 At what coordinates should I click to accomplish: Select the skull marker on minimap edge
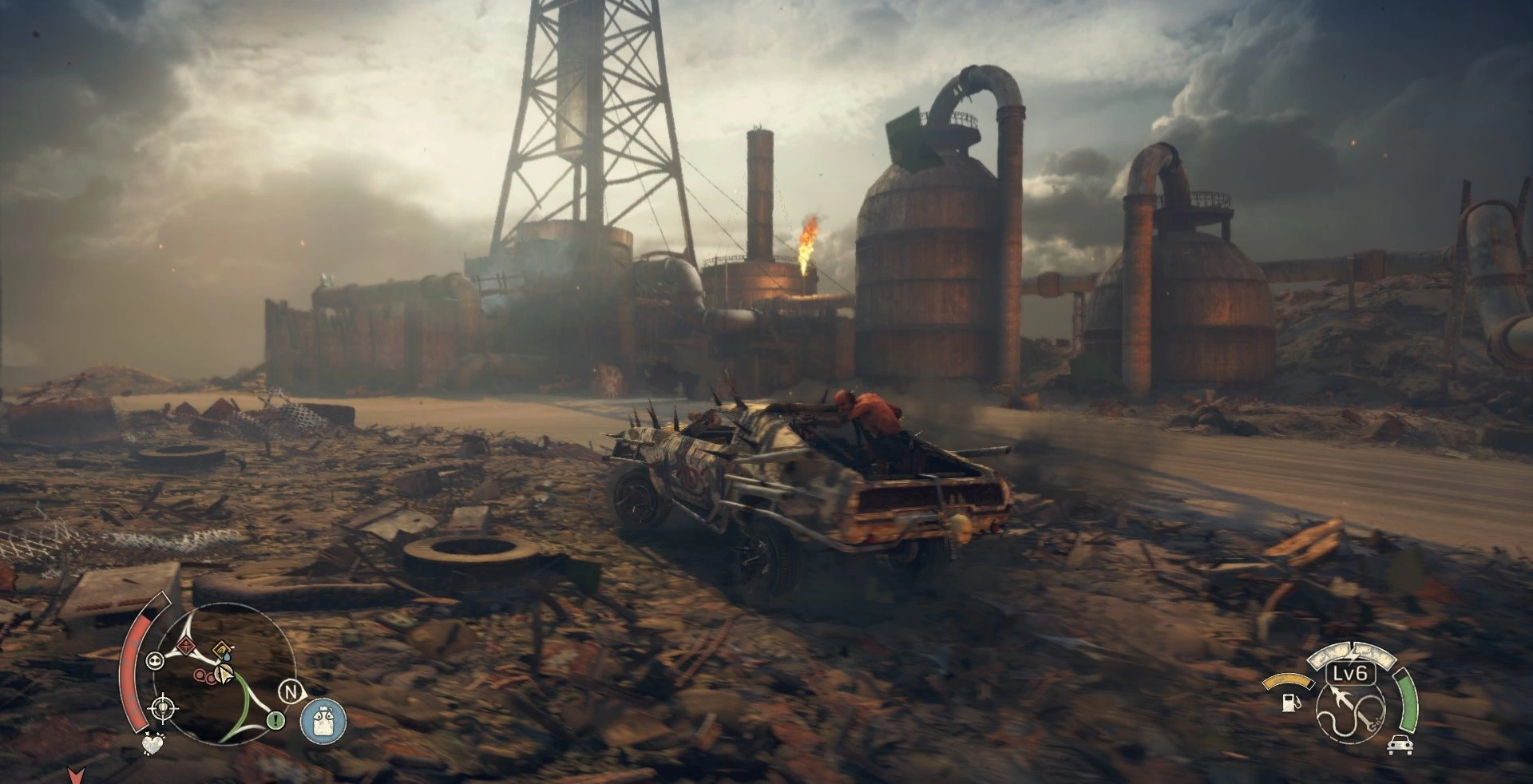click(155, 659)
